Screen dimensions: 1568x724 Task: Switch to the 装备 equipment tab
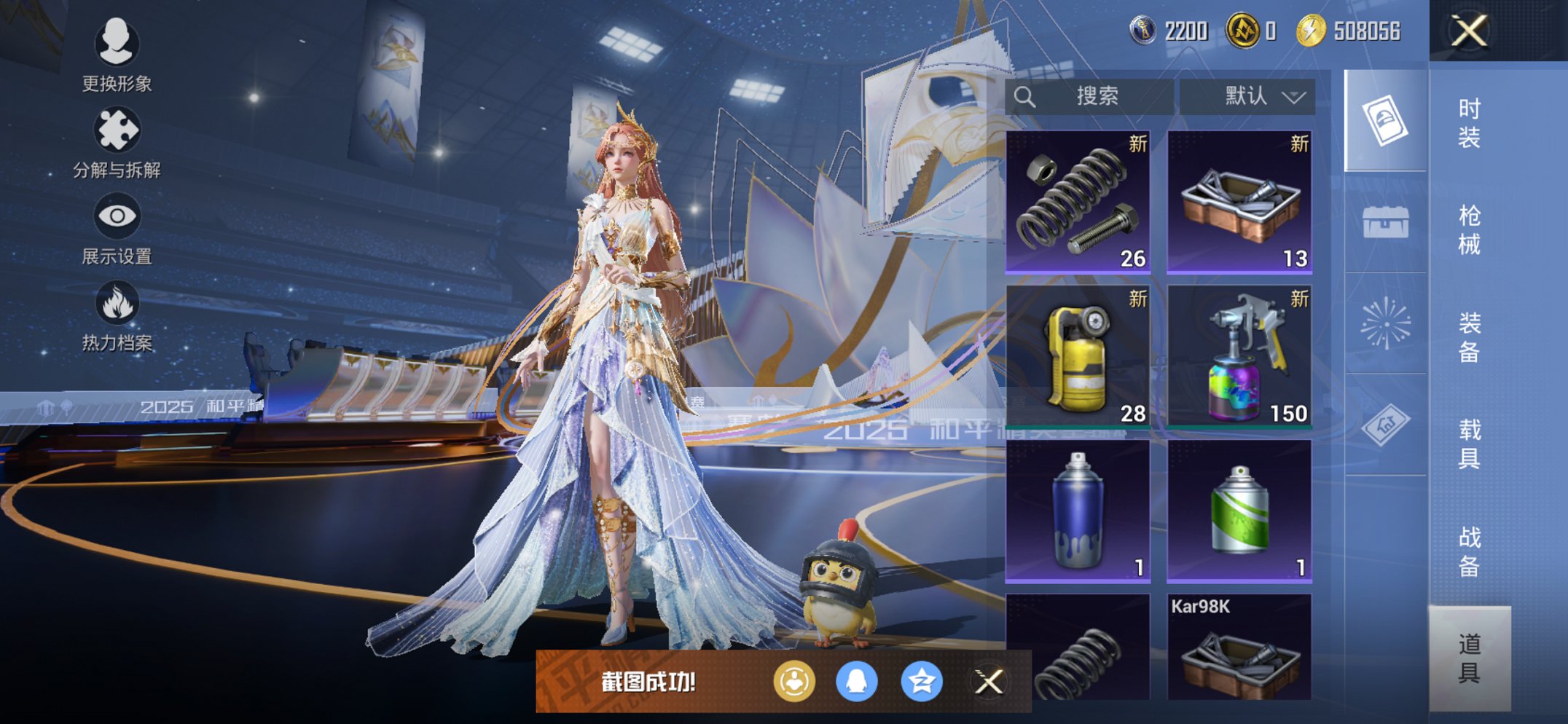tap(1469, 337)
